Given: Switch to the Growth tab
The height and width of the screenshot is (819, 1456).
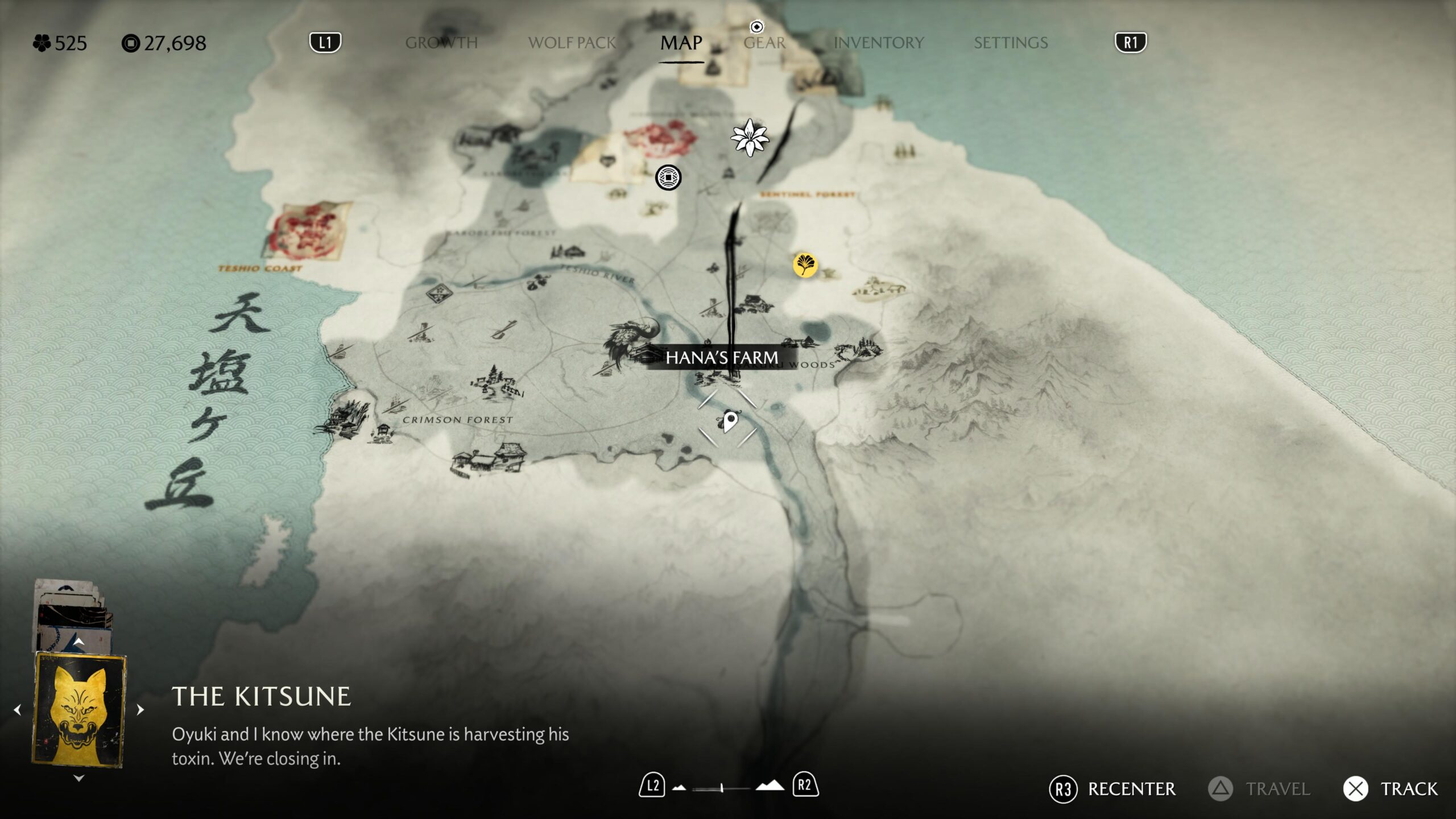Looking at the screenshot, I should pos(441,43).
